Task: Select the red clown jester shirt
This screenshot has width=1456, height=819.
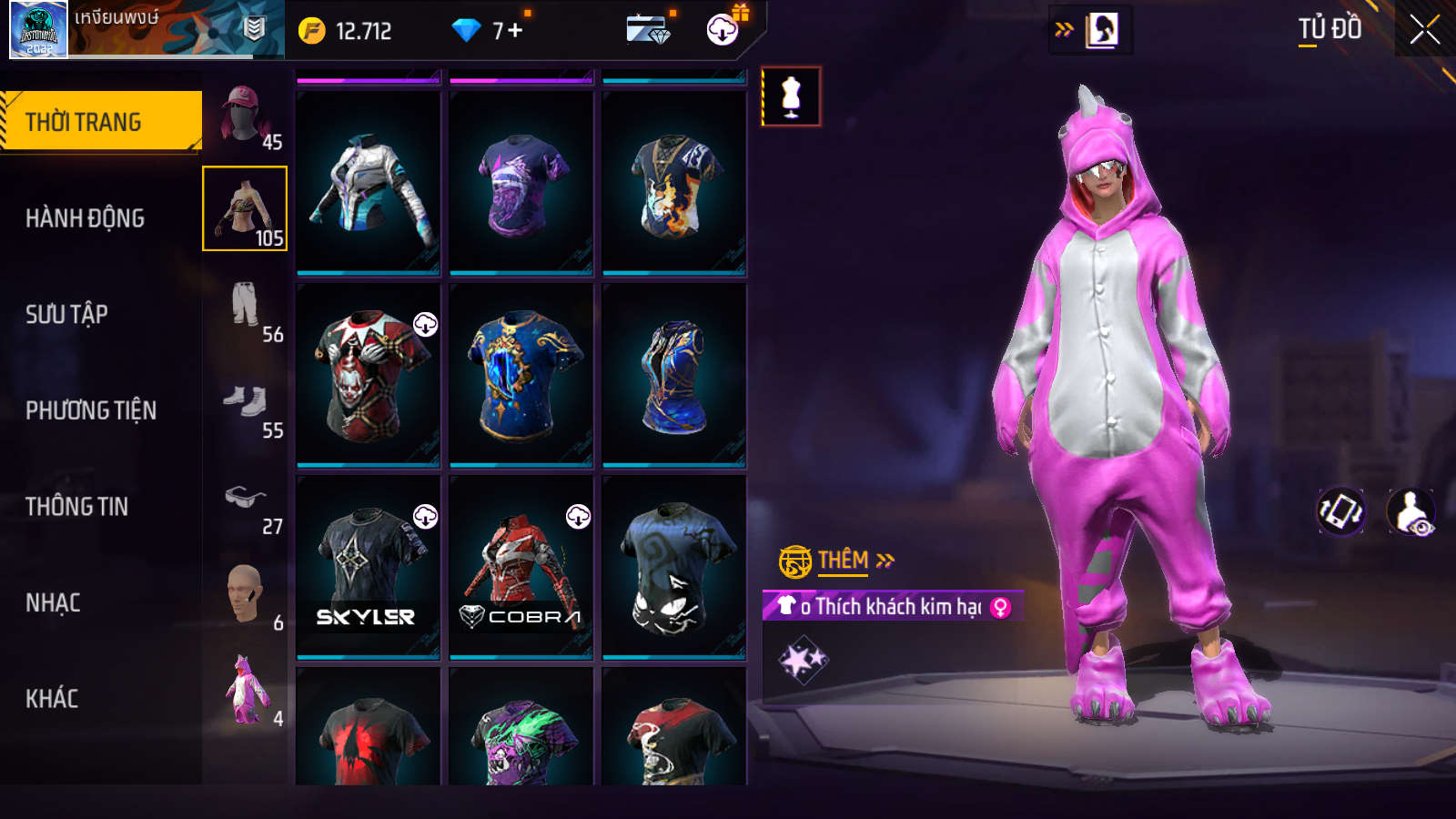Action: (x=368, y=374)
